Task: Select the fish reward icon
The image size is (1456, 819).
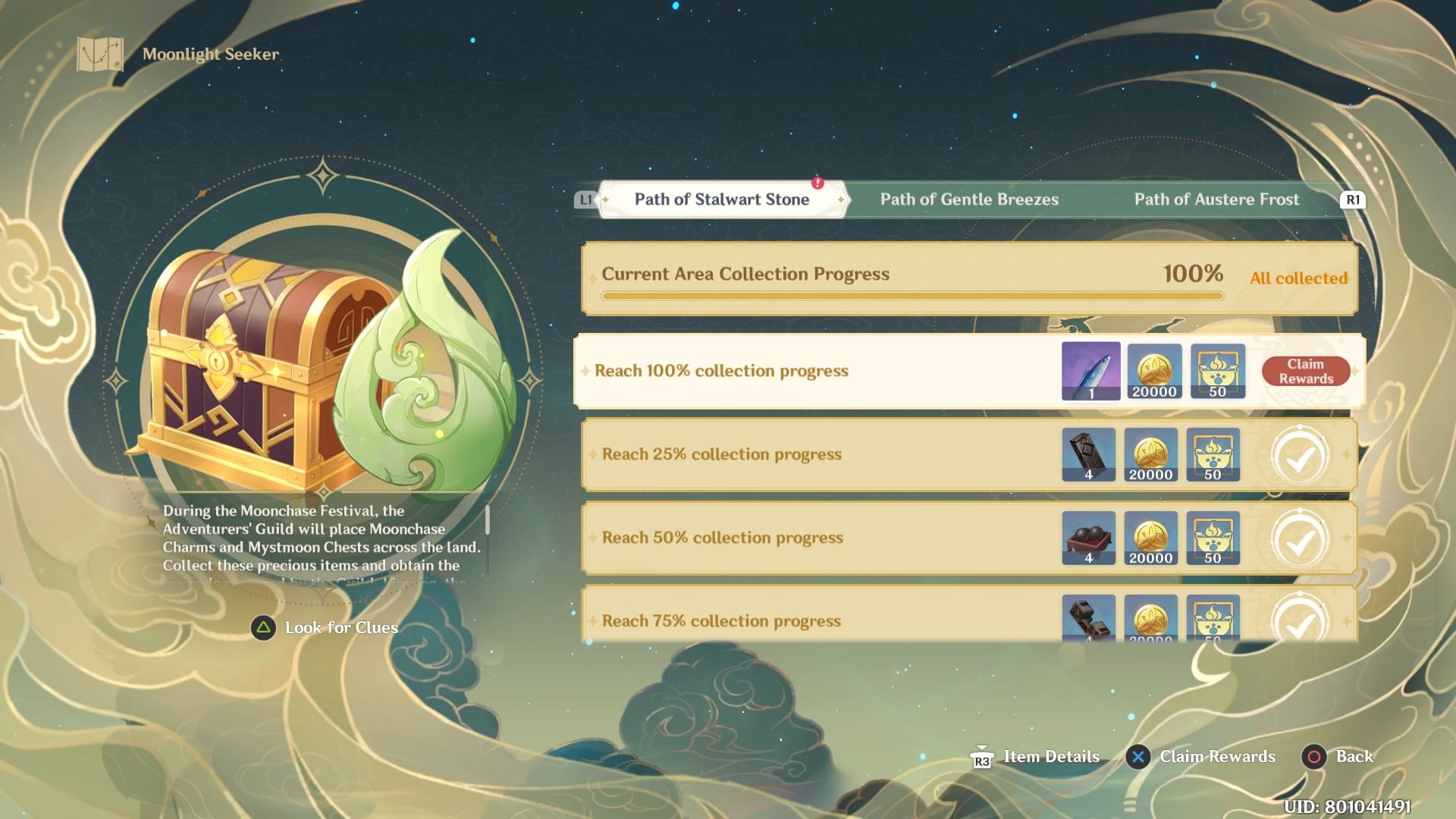Action: coord(1090,371)
